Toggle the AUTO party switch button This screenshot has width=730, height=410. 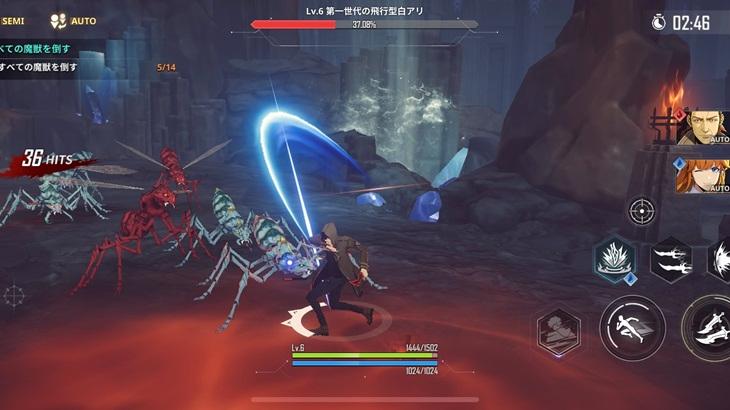pos(74,20)
